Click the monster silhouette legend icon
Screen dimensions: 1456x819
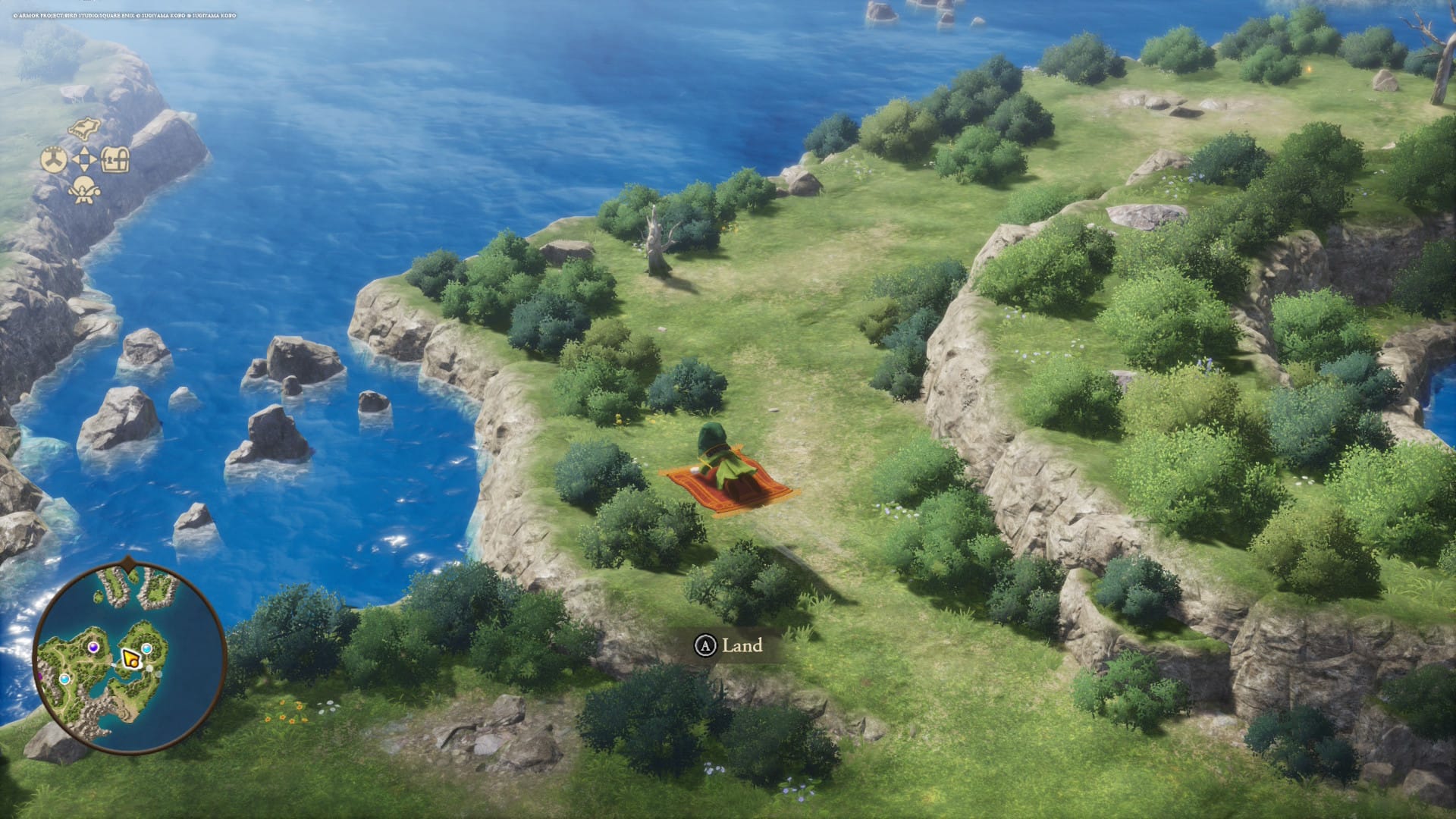click(83, 190)
